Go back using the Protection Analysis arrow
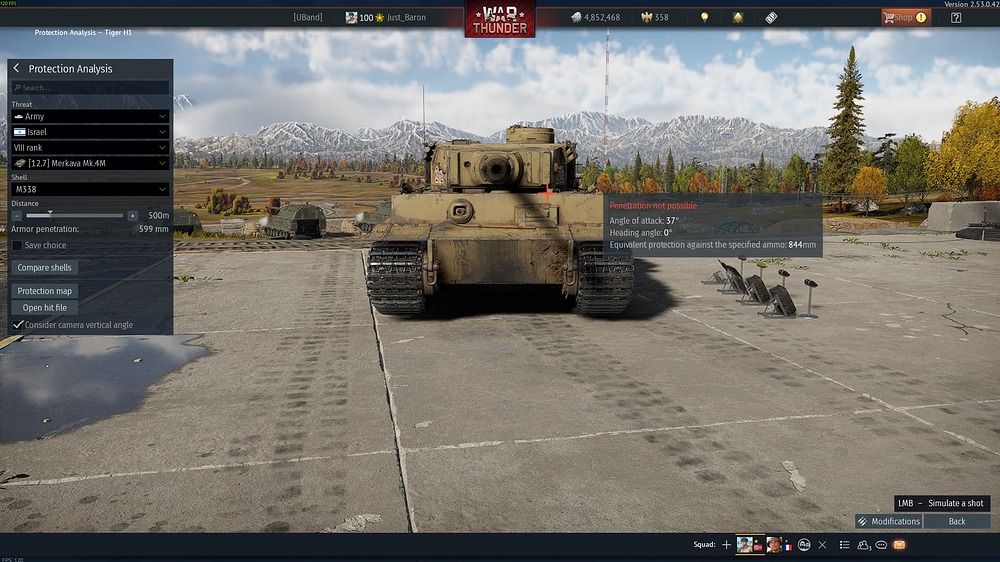Viewport: 1000px width, 562px height. point(16,68)
